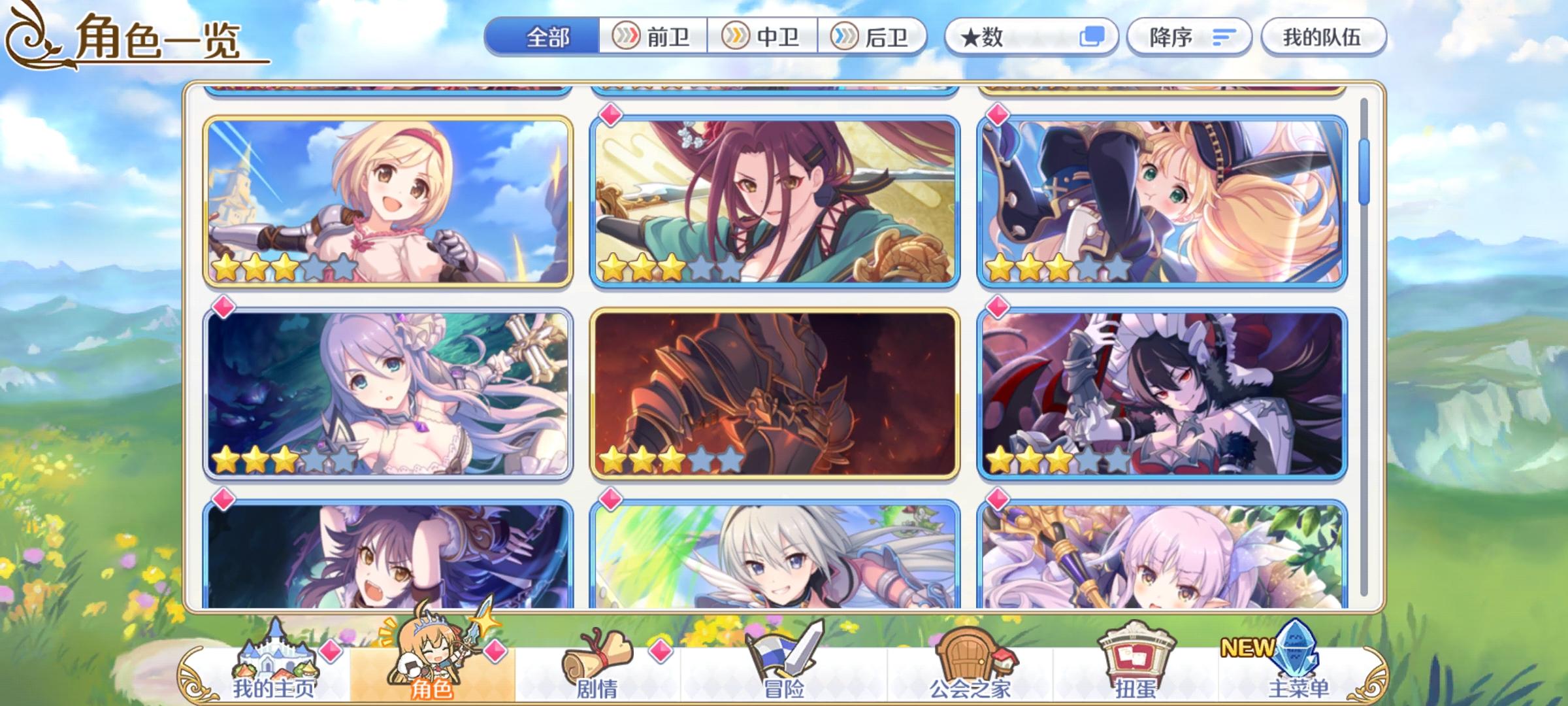Enable the 中卫 middle guard filter
Image resolution: width=1568 pixels, height=706 pixels.
pos(762,37)
